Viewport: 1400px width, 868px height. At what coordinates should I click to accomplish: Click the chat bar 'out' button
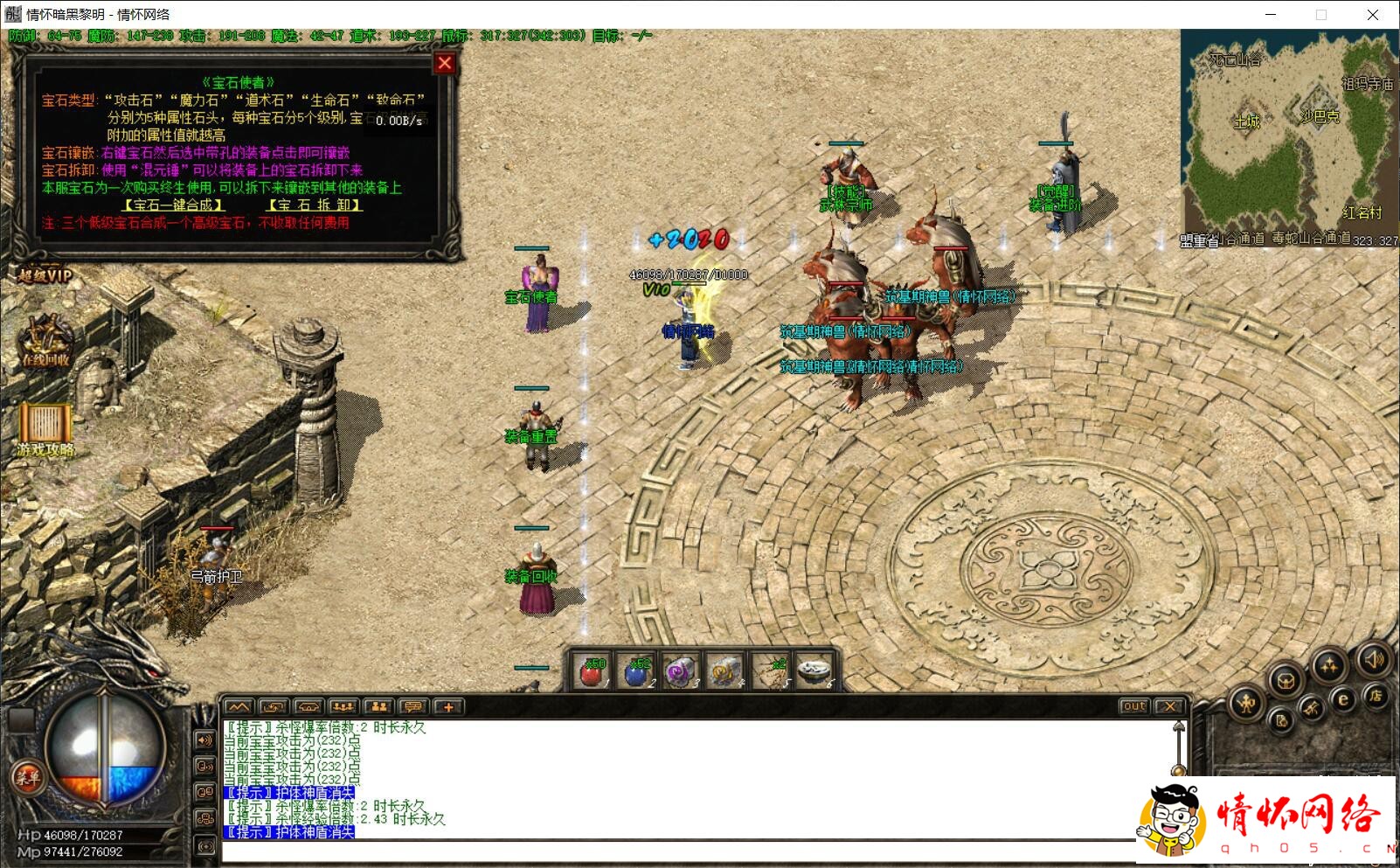point(1133,706)
